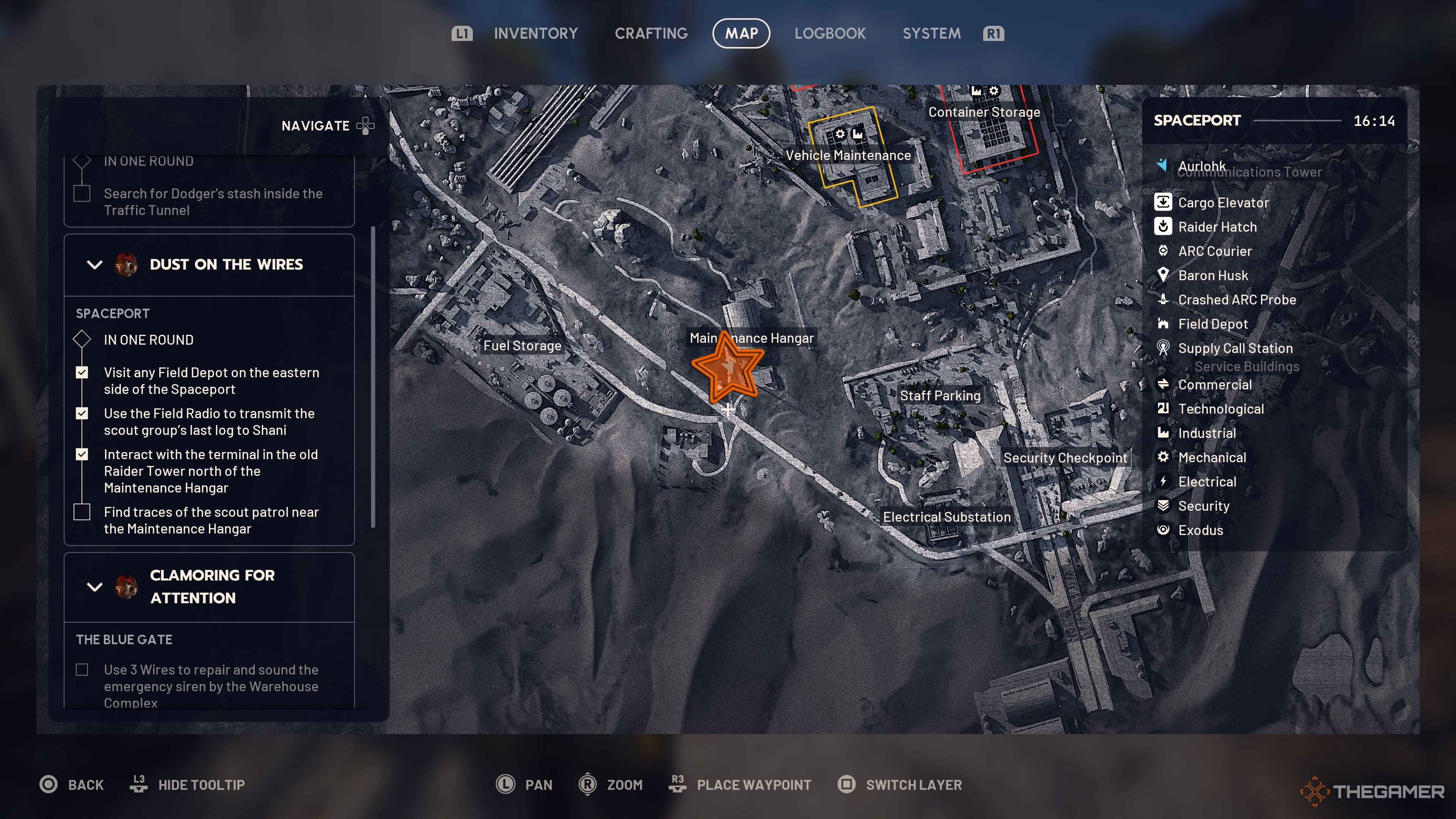The image size is (1456, 819).
Task: Open the Crafting tab
Action: (x=651, y=33)
